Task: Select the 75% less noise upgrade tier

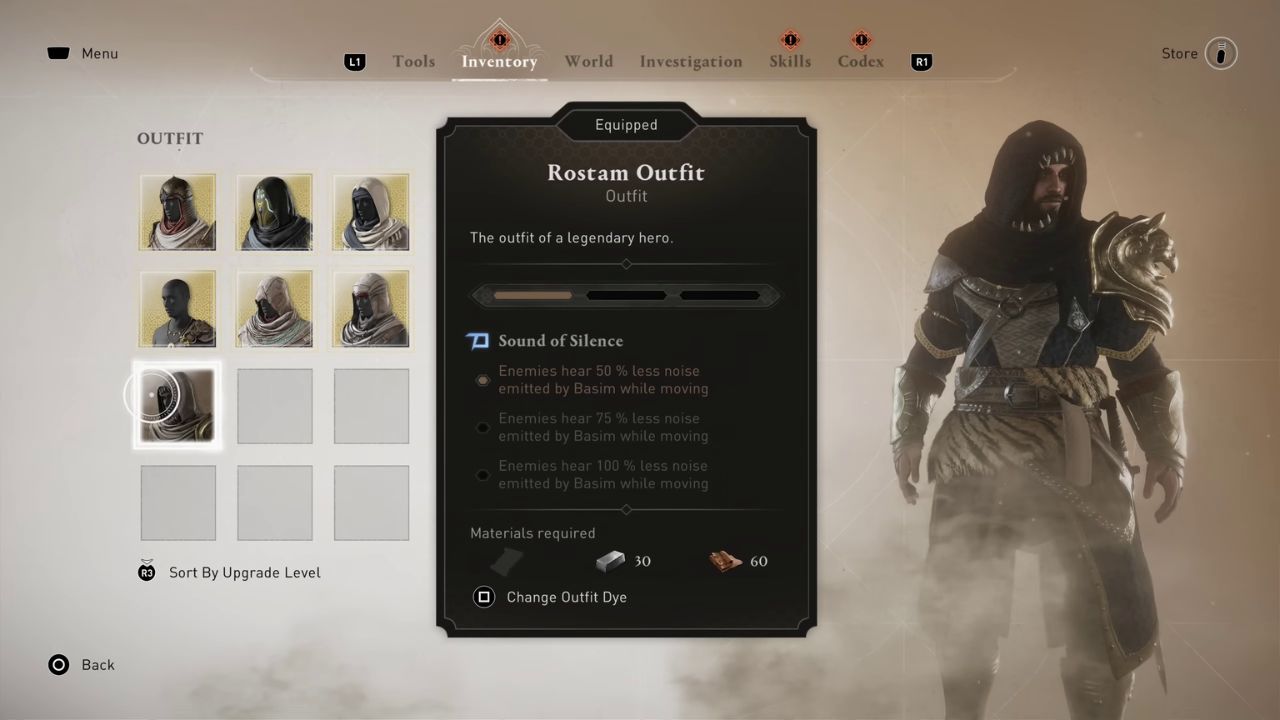Action: tap(483, 427)
